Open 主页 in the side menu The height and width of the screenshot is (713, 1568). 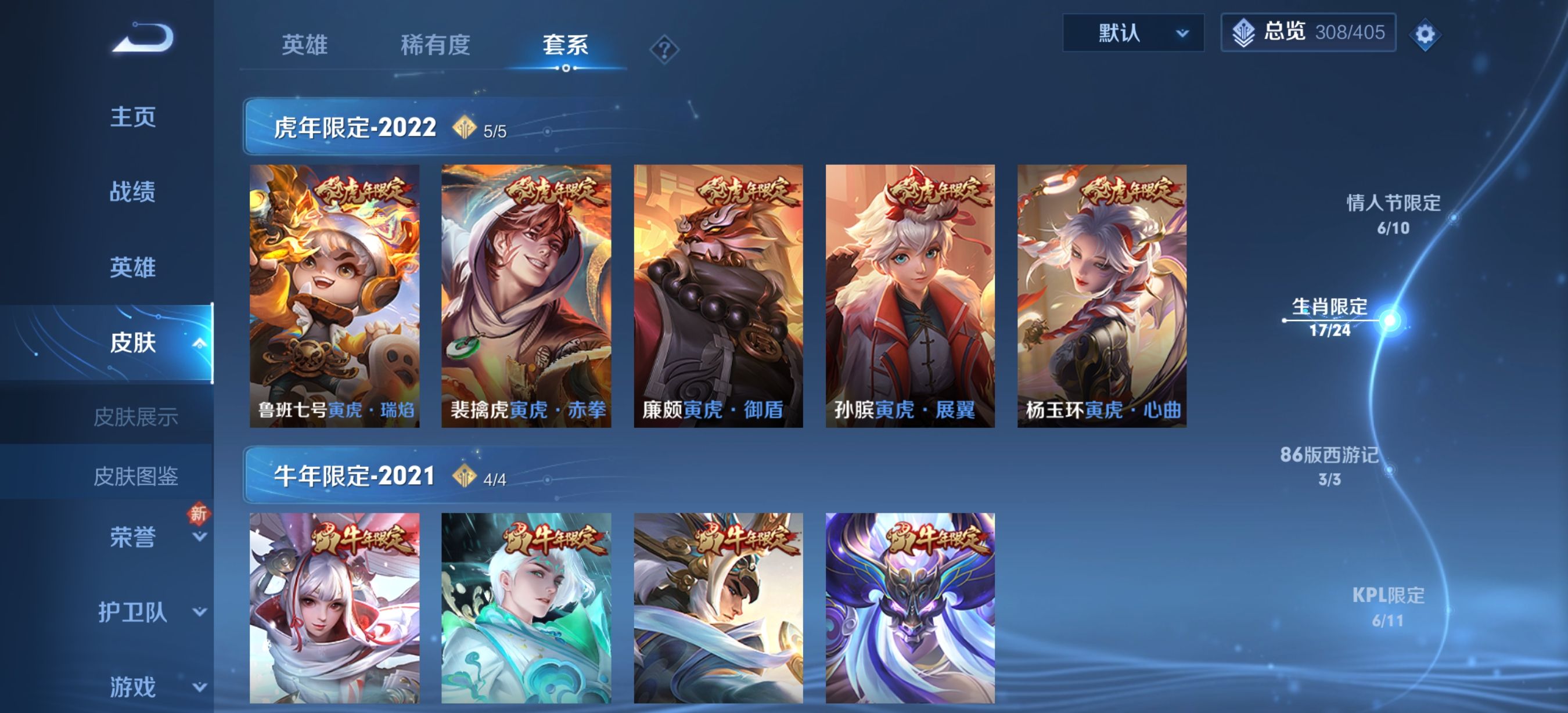point(132,116)
